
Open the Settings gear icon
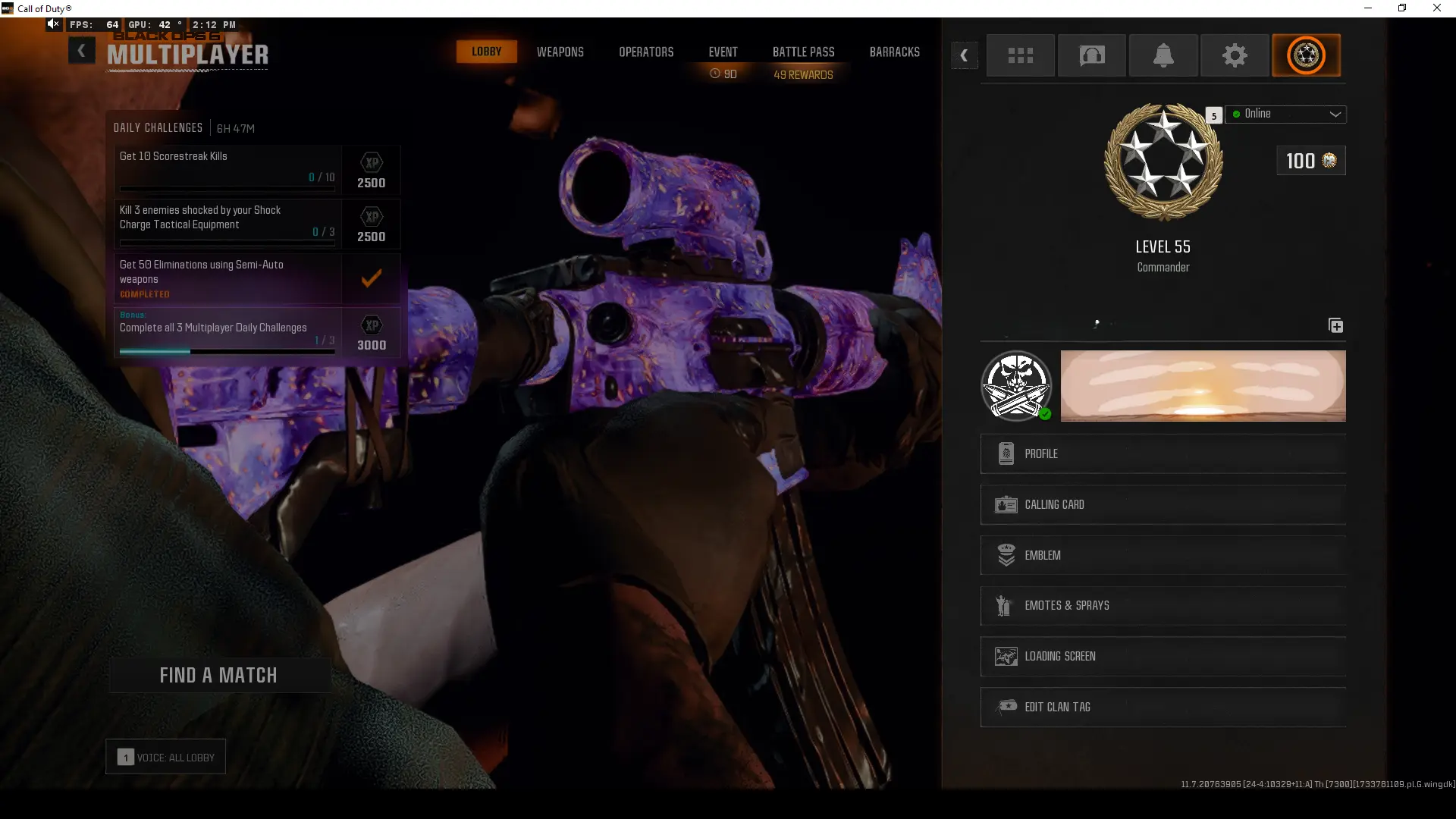(x=1235, y=55)
